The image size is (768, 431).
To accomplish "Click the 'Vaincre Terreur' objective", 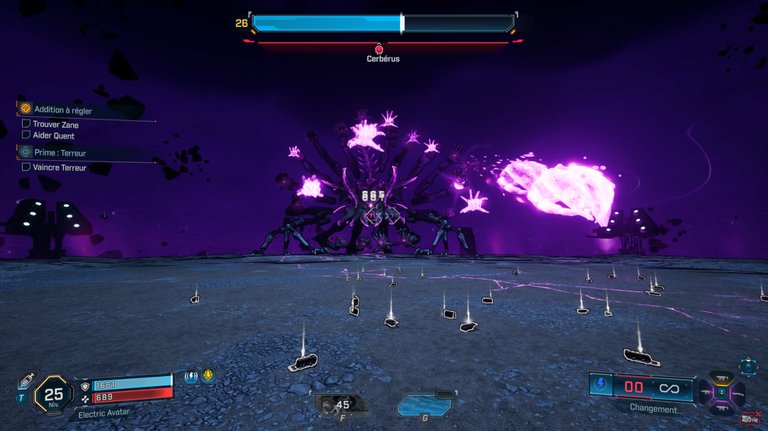I will click(58, 167).
